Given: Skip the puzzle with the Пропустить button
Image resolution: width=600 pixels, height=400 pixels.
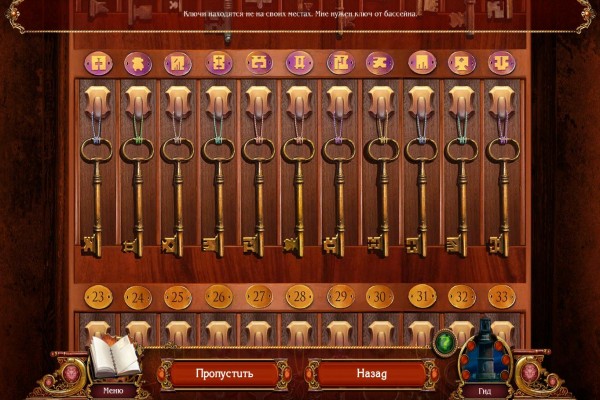Looking at the screenshot, I should tap(225, 374).
